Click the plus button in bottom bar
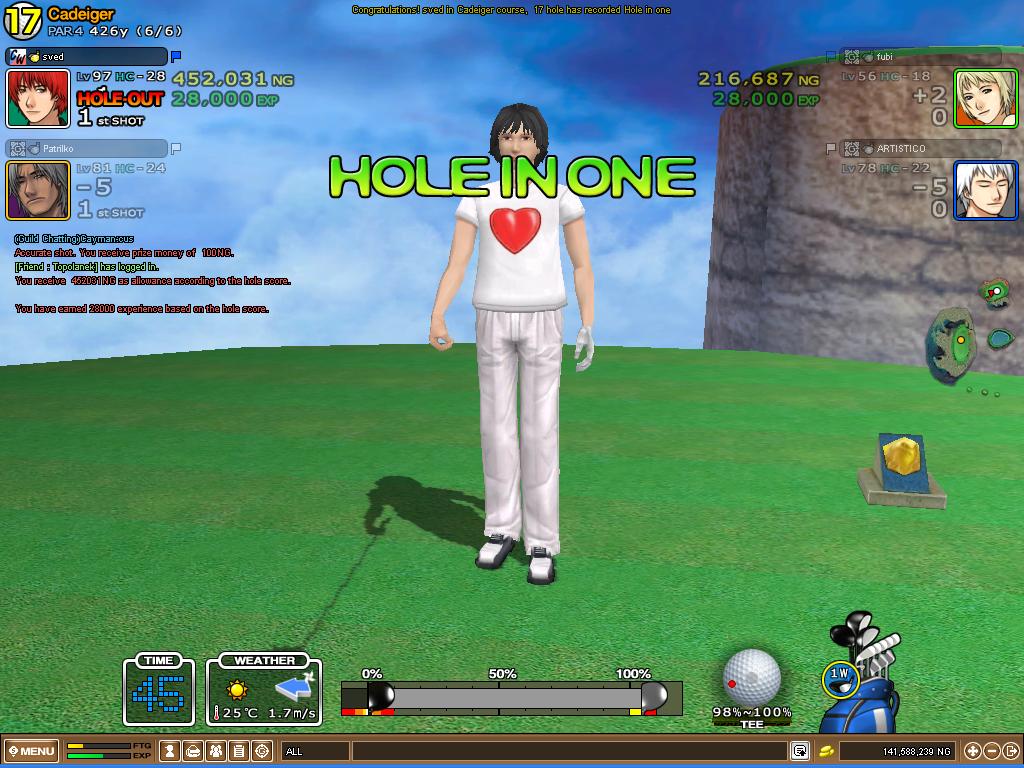The width and height of the screenshot is (1024, 768). pos(973,751)
